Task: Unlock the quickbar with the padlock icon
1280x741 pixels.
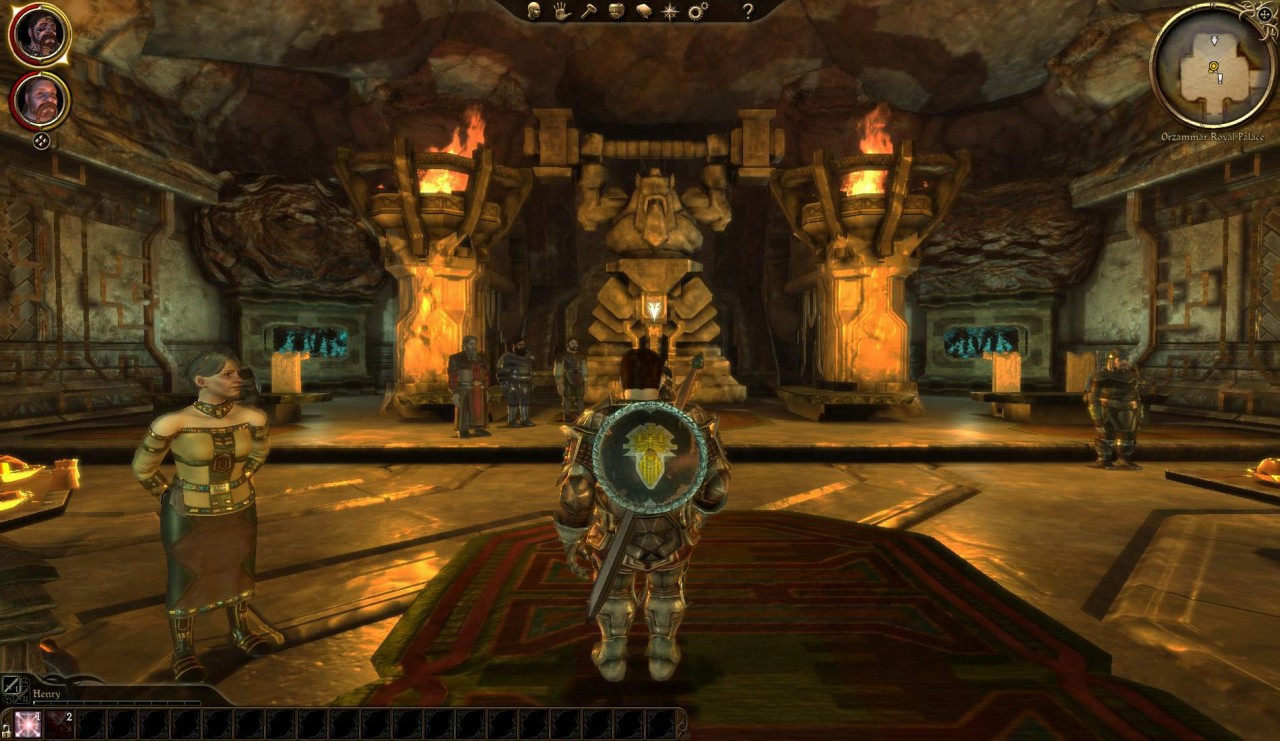Action: click(x=6, y=732)
